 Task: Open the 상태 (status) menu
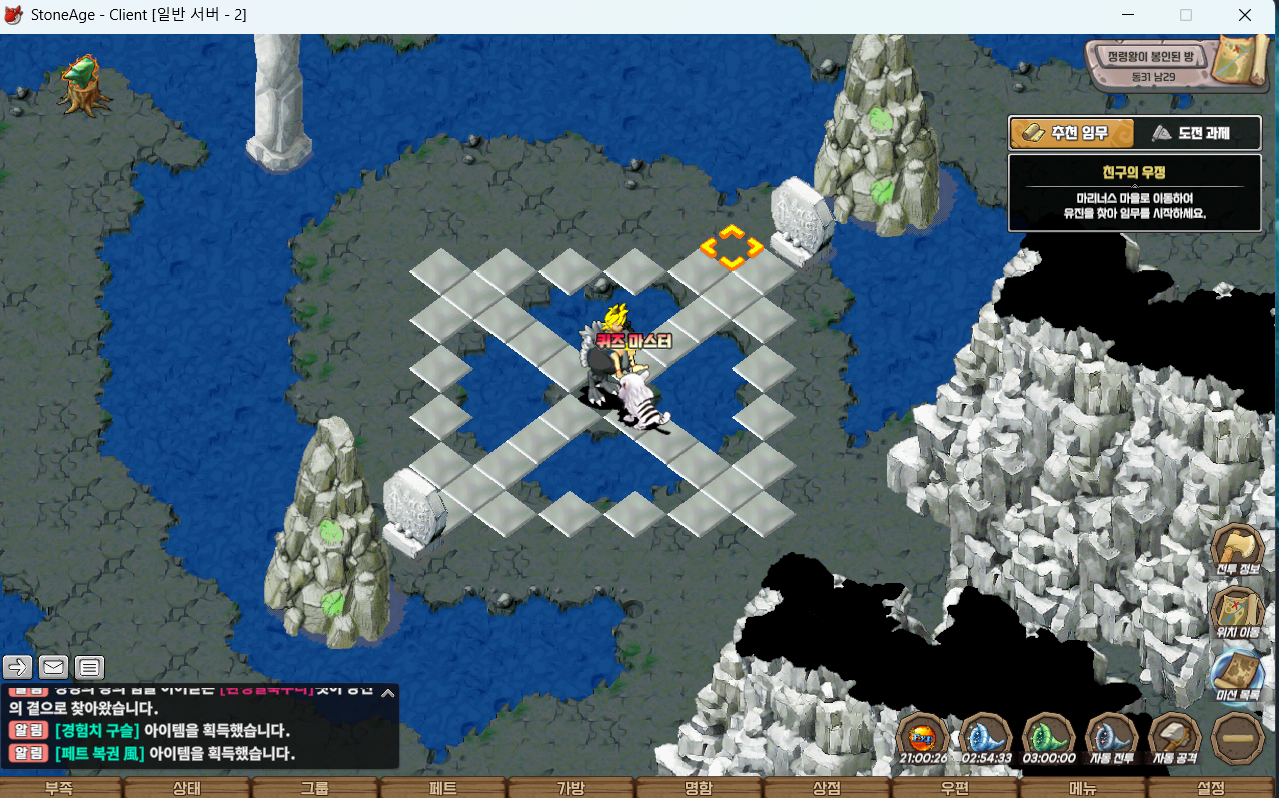pos(187,788)
